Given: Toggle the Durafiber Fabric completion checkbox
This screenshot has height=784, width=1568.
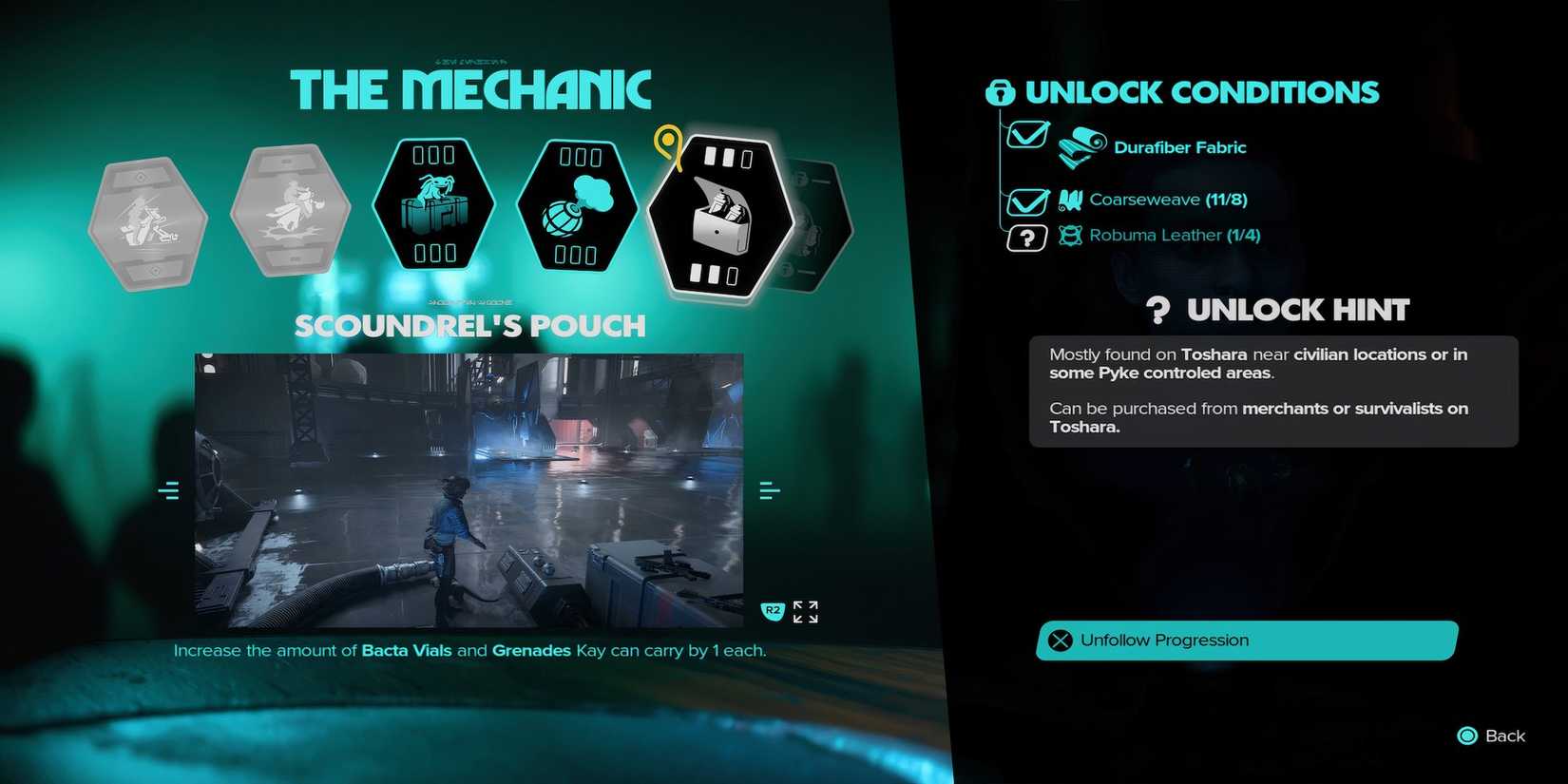Looking at the screenshot, I should pos(1028,134).
